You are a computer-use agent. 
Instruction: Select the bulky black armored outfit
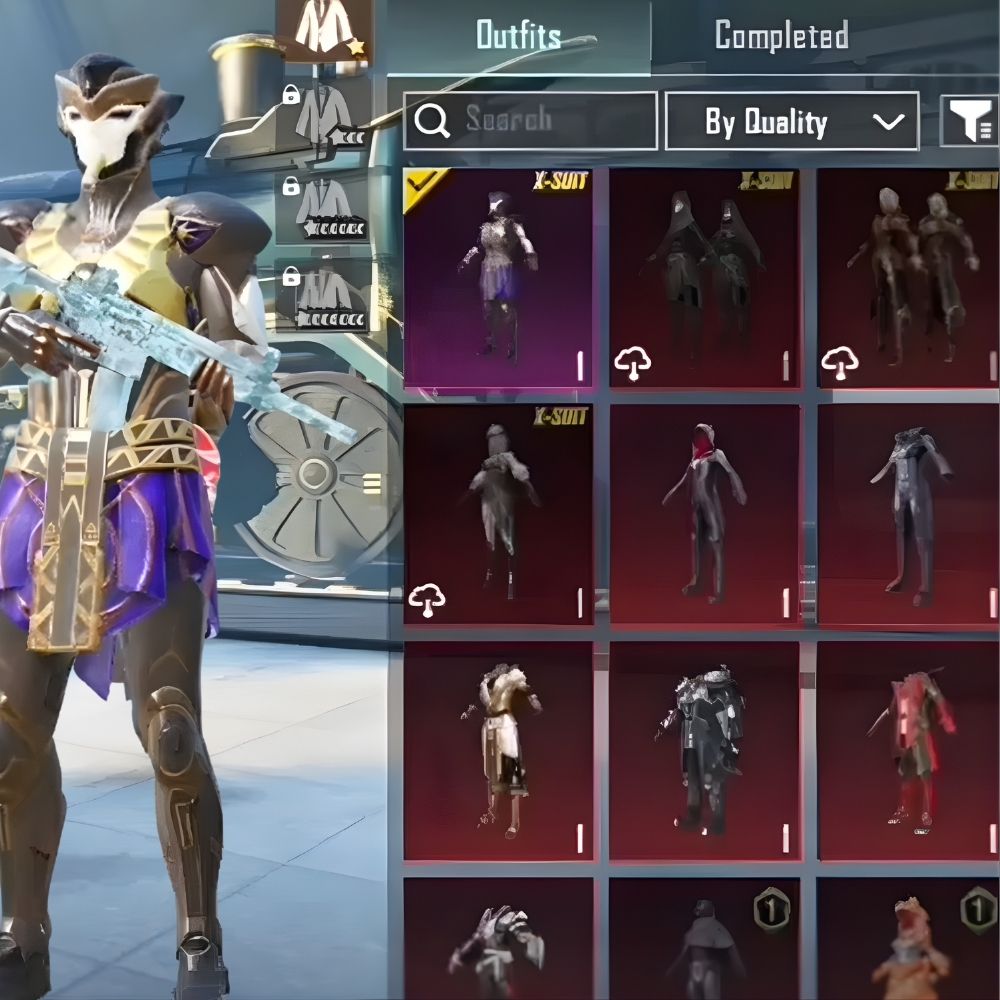click(705, 750)
